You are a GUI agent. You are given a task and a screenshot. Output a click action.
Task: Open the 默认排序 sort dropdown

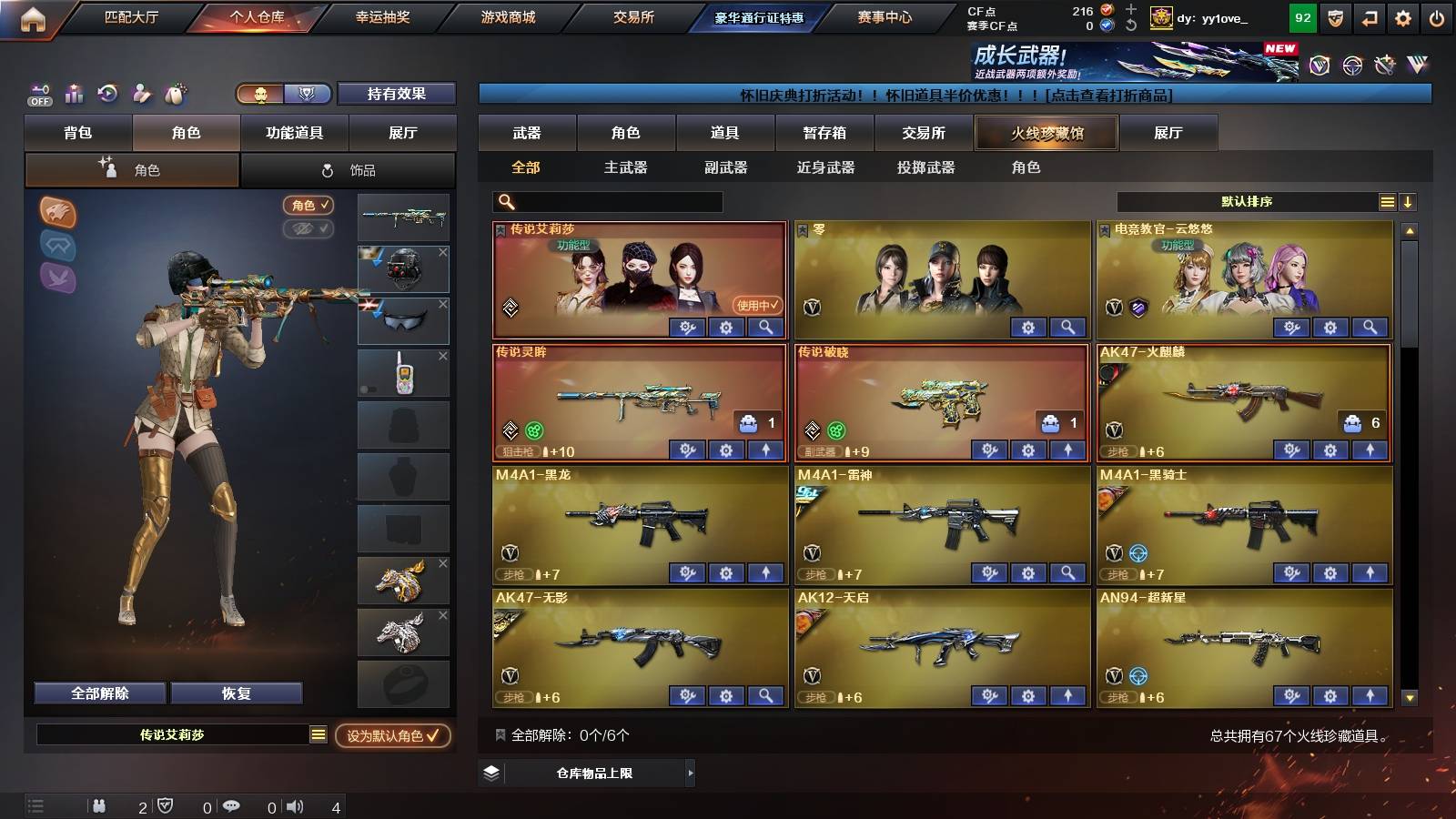[1247, 201]
